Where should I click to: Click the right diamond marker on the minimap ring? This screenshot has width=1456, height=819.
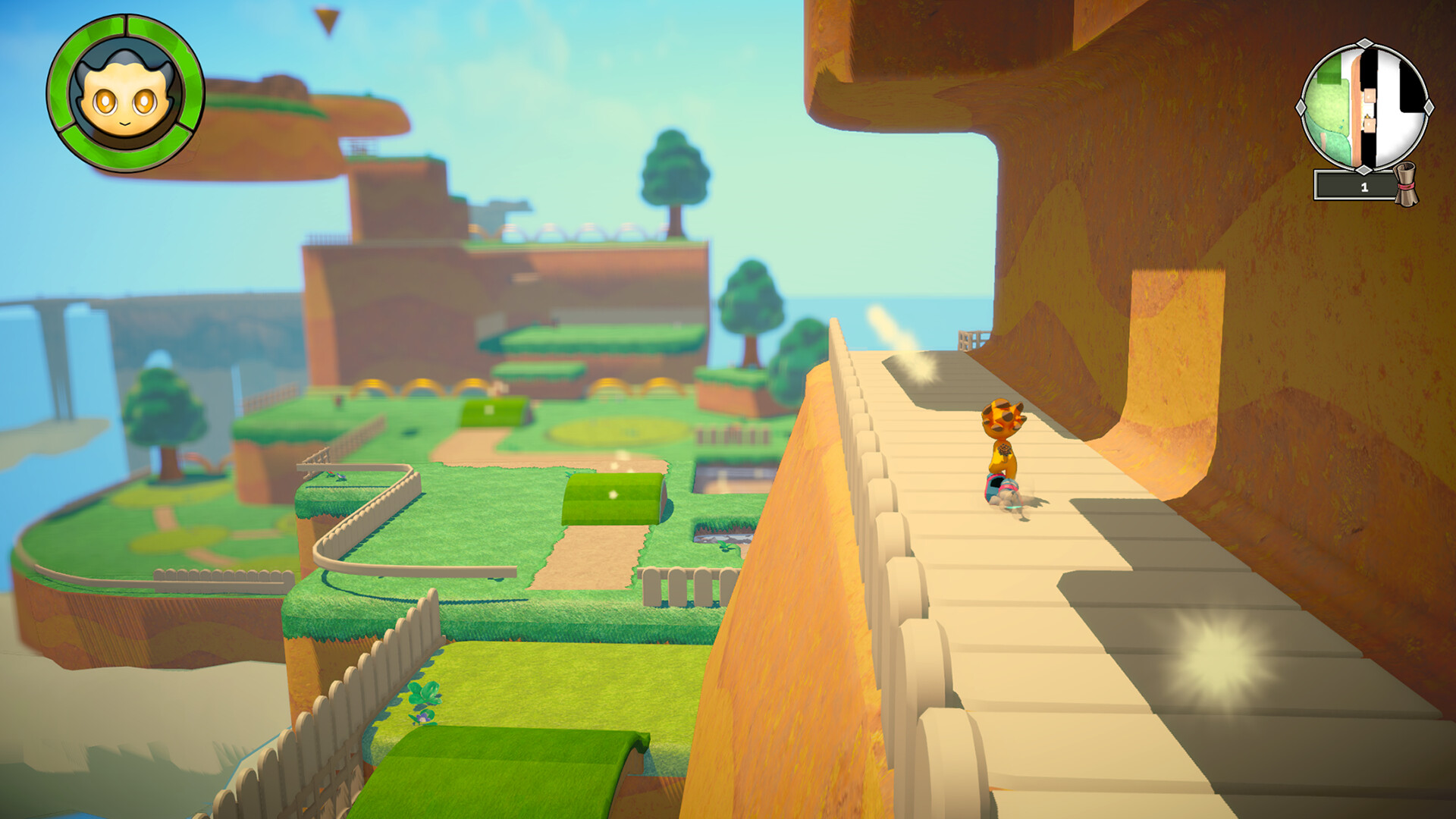tap(1428, 106)
